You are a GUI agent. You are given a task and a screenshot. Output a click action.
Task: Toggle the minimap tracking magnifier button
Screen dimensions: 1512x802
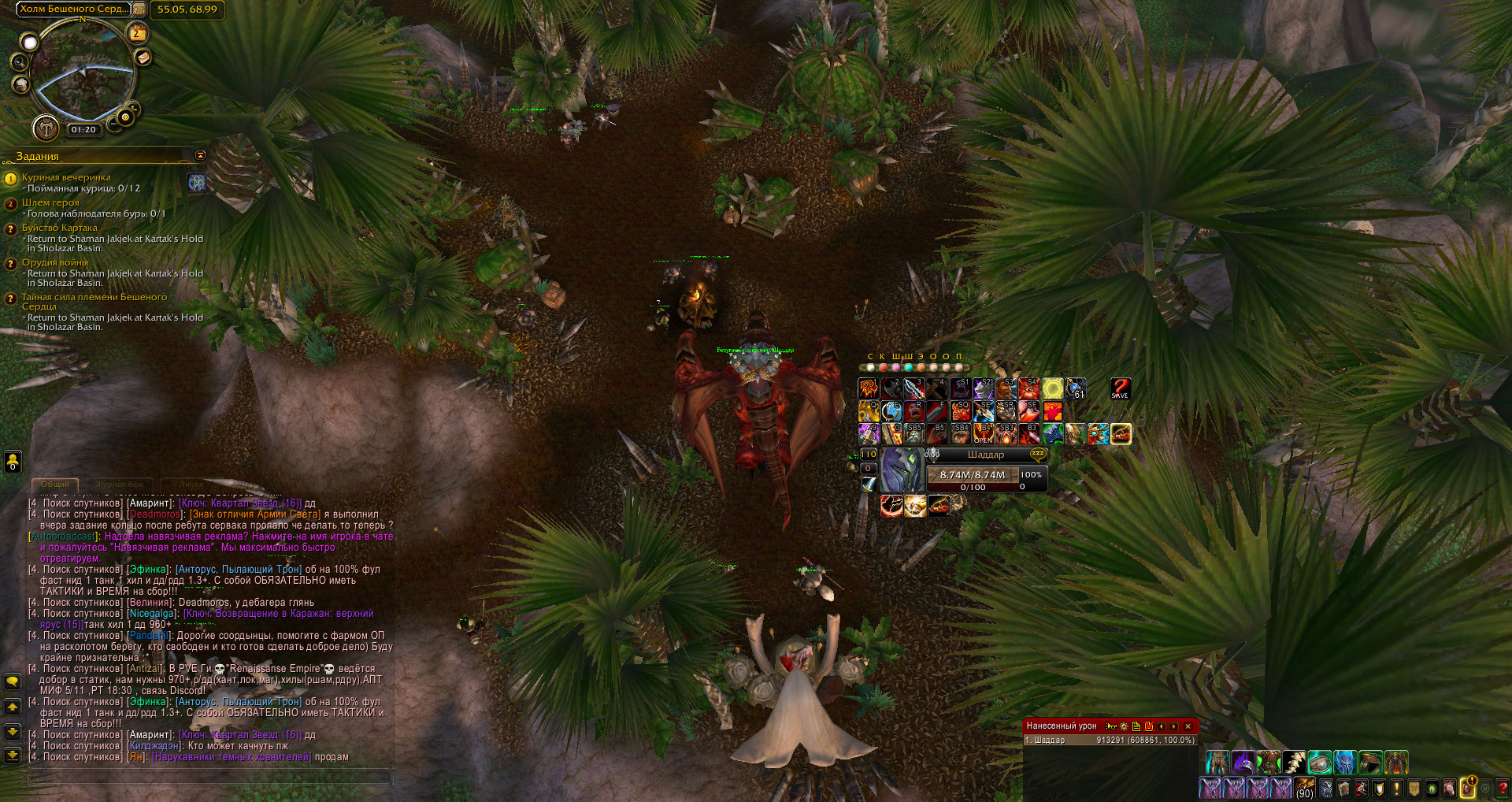pyautogui.click(x=20, y=62)
